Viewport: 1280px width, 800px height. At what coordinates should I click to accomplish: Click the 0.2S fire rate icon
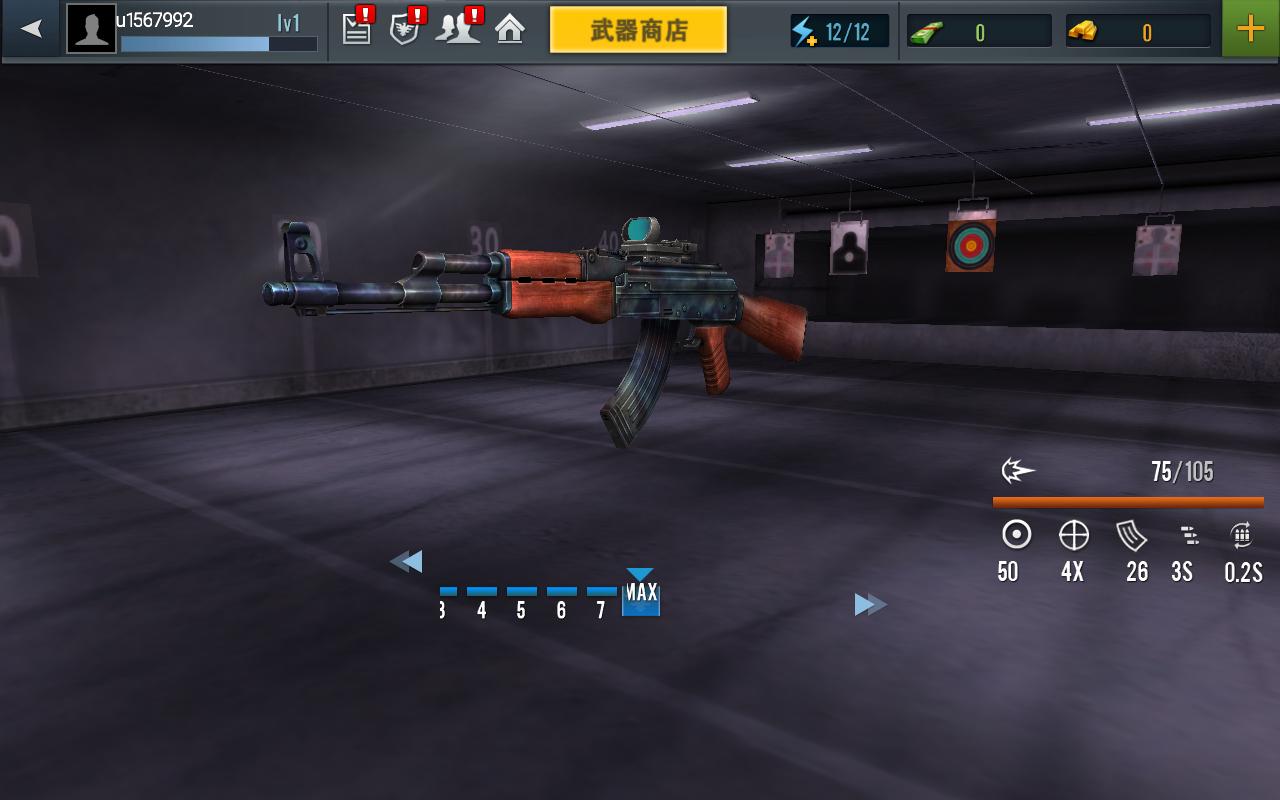1242,536
